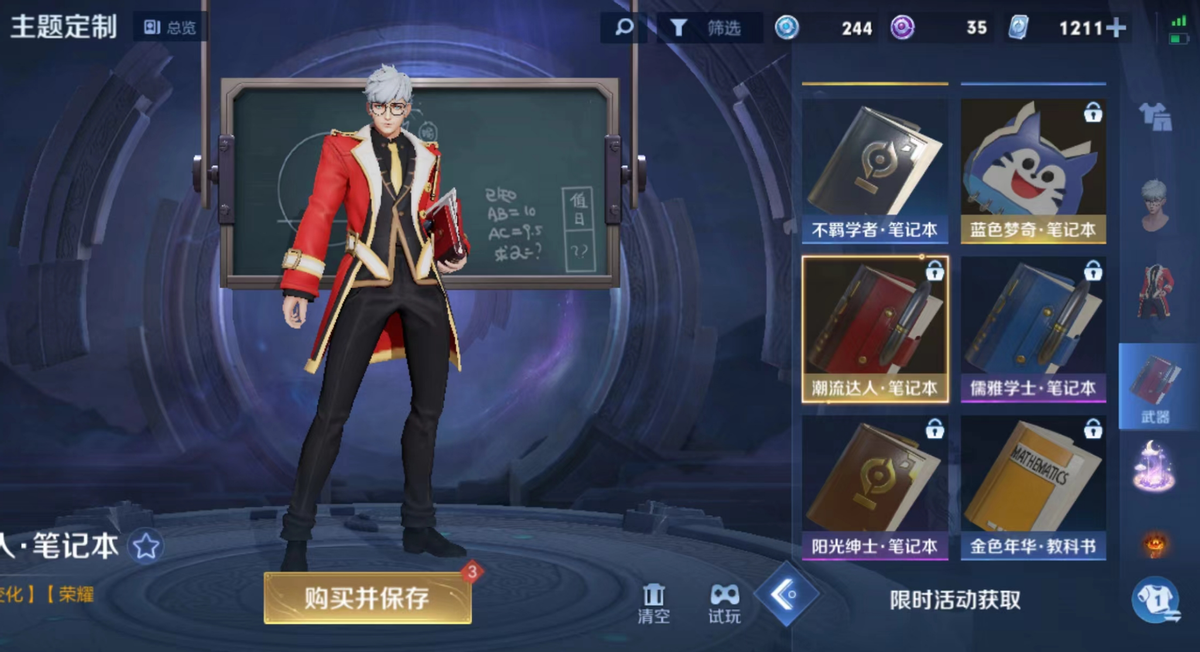Screen dimensions: 1200x652
Task: Switch to the 武器 weapon tab
Action: pos(1156,387)
